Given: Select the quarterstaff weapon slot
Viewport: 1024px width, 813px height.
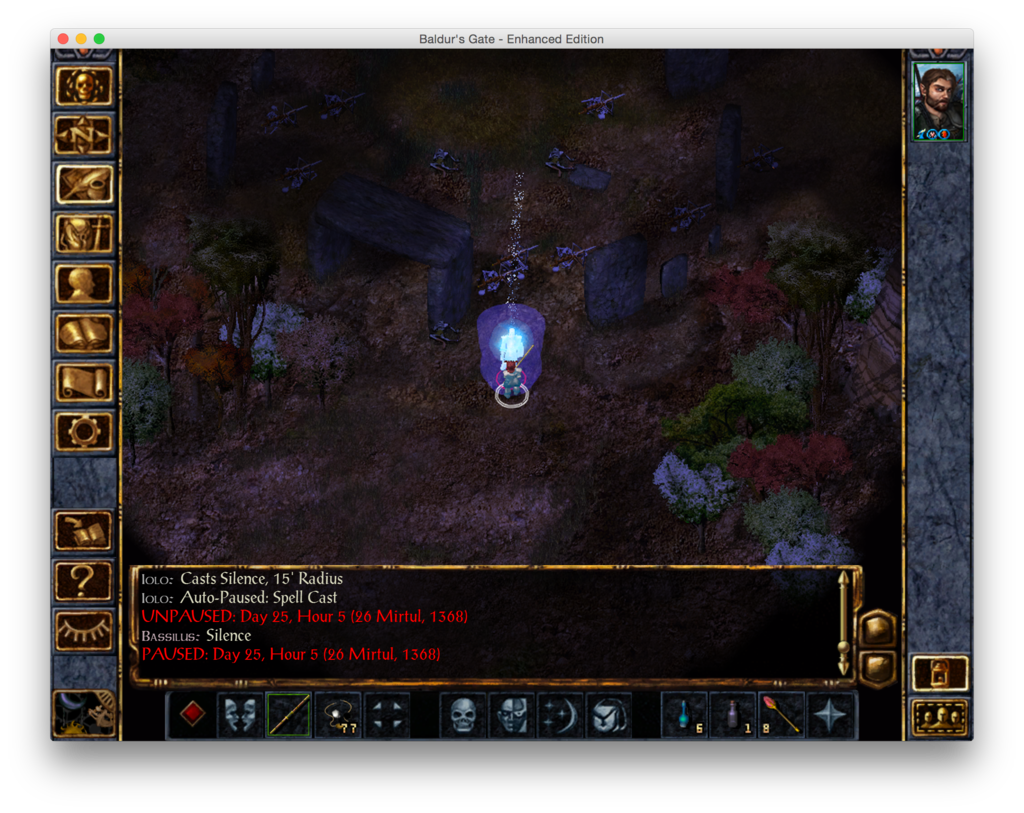Looking at the screenshot, I should (x=288, y=715).
